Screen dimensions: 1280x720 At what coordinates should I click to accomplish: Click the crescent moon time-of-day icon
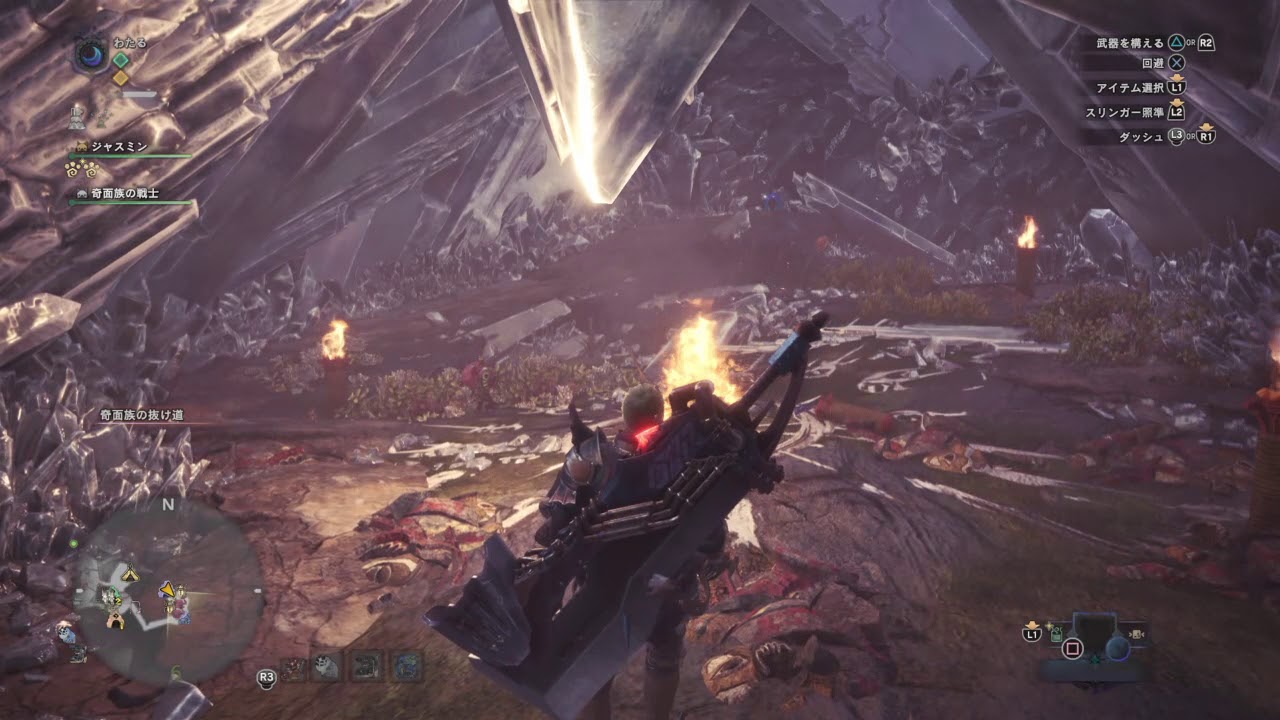(91, 54)
